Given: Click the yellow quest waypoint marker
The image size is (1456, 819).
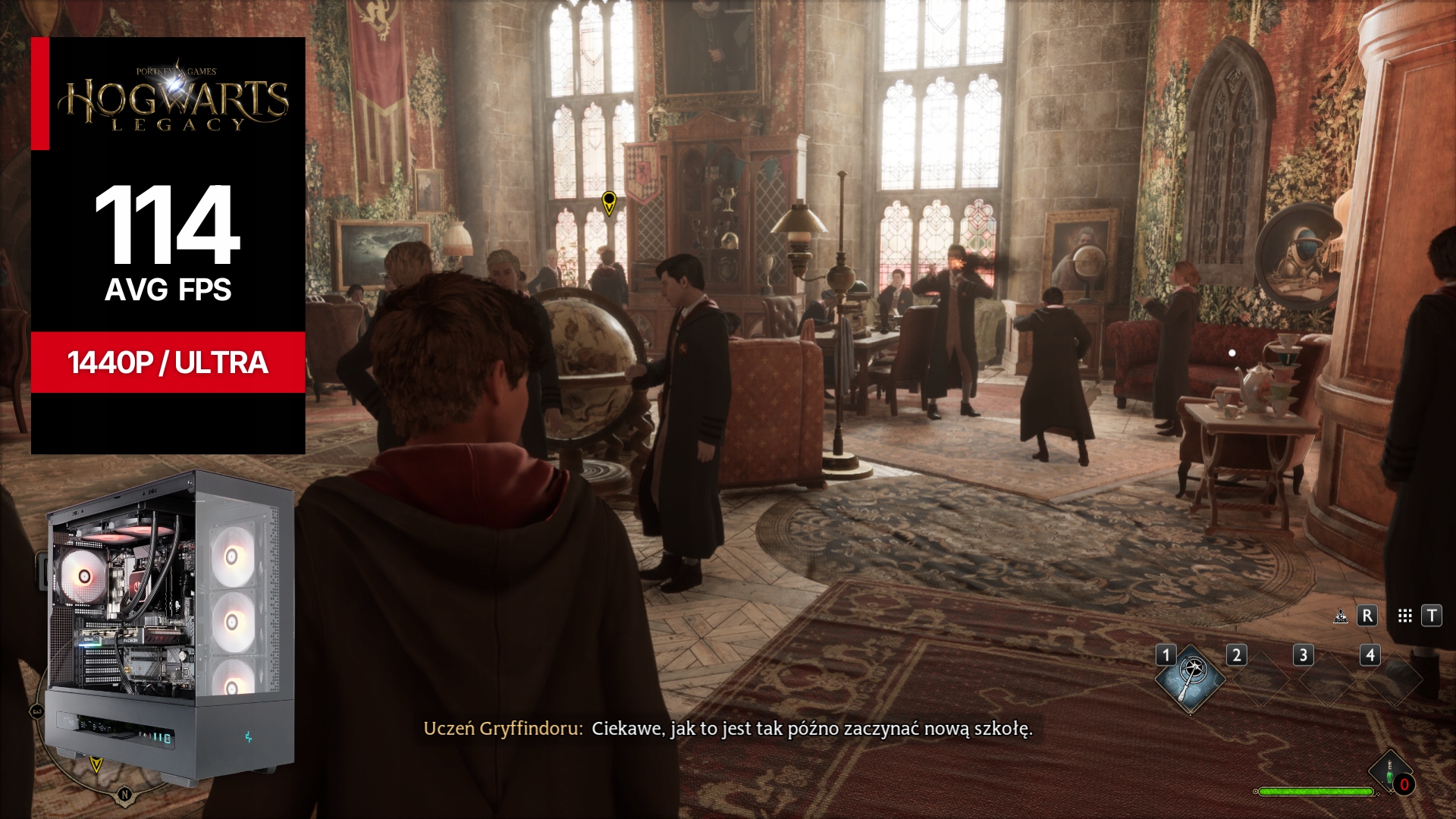Looking at the screenshot, I should (x=608, y=202).
